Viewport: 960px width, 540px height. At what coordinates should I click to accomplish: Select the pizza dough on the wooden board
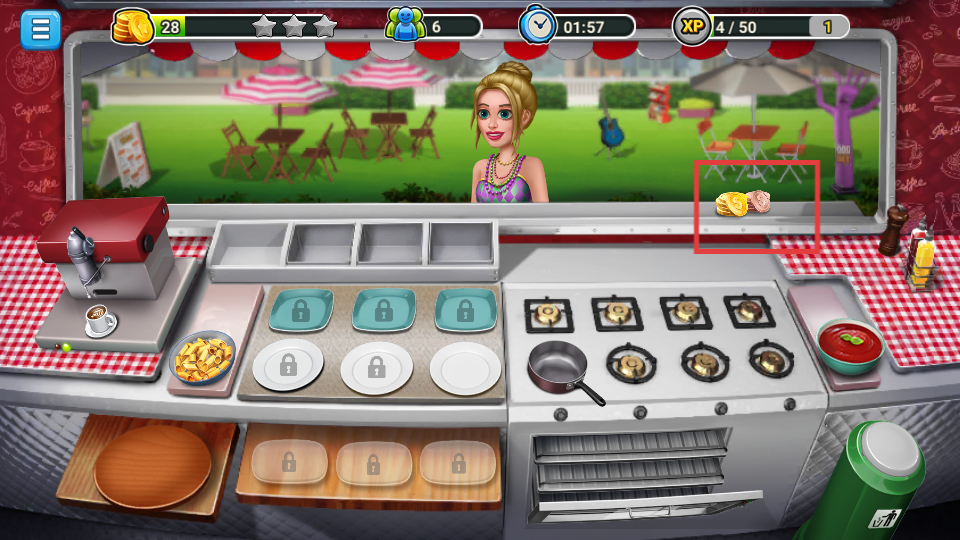click(x=152, y=466)
